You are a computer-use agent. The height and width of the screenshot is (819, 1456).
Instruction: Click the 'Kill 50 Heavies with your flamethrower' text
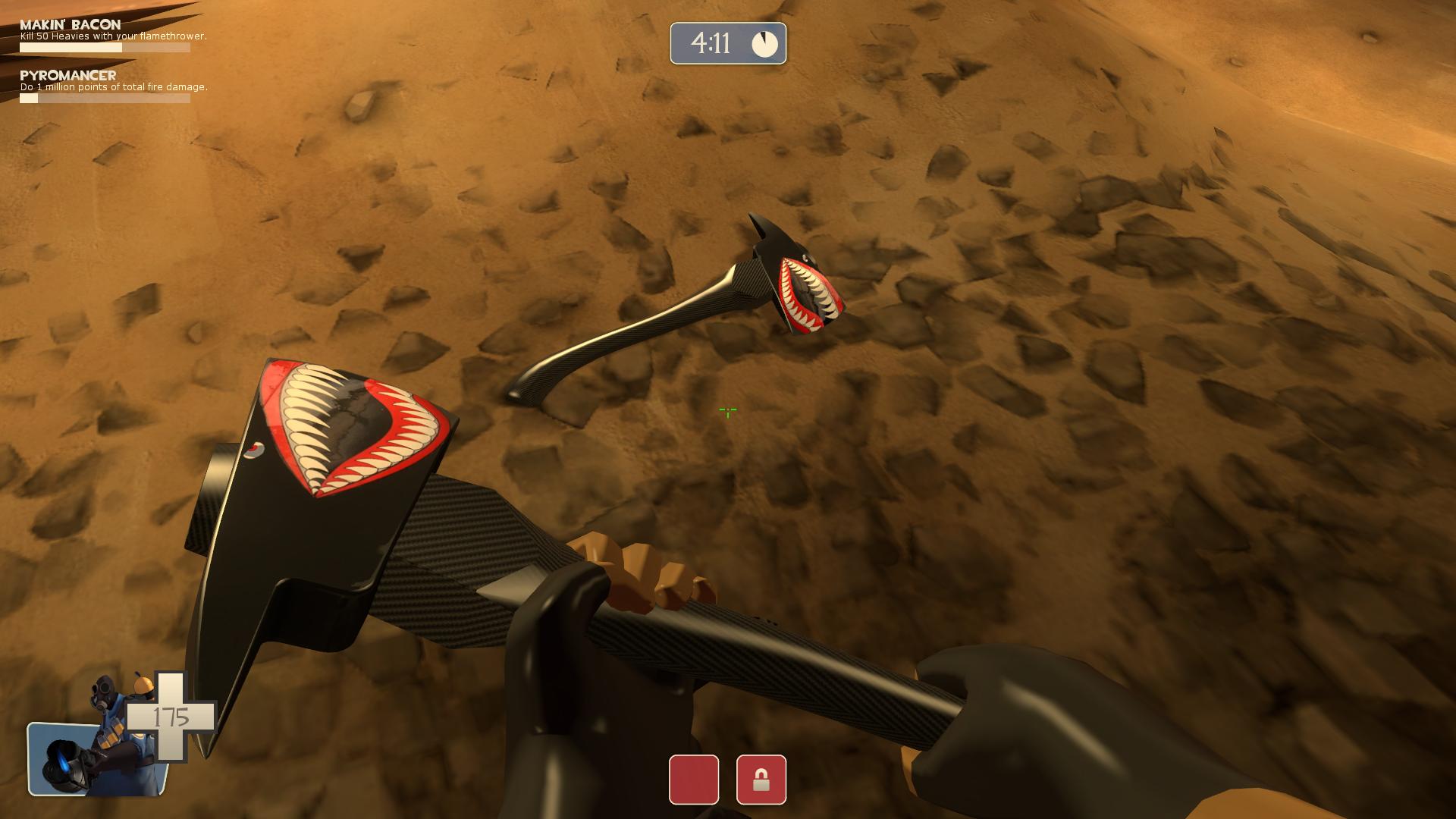[112, 35]
